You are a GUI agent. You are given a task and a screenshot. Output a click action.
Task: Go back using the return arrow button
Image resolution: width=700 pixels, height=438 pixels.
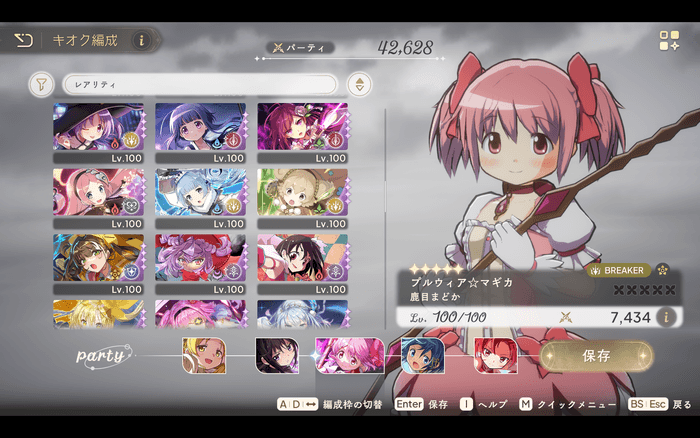tap(23, 41)
